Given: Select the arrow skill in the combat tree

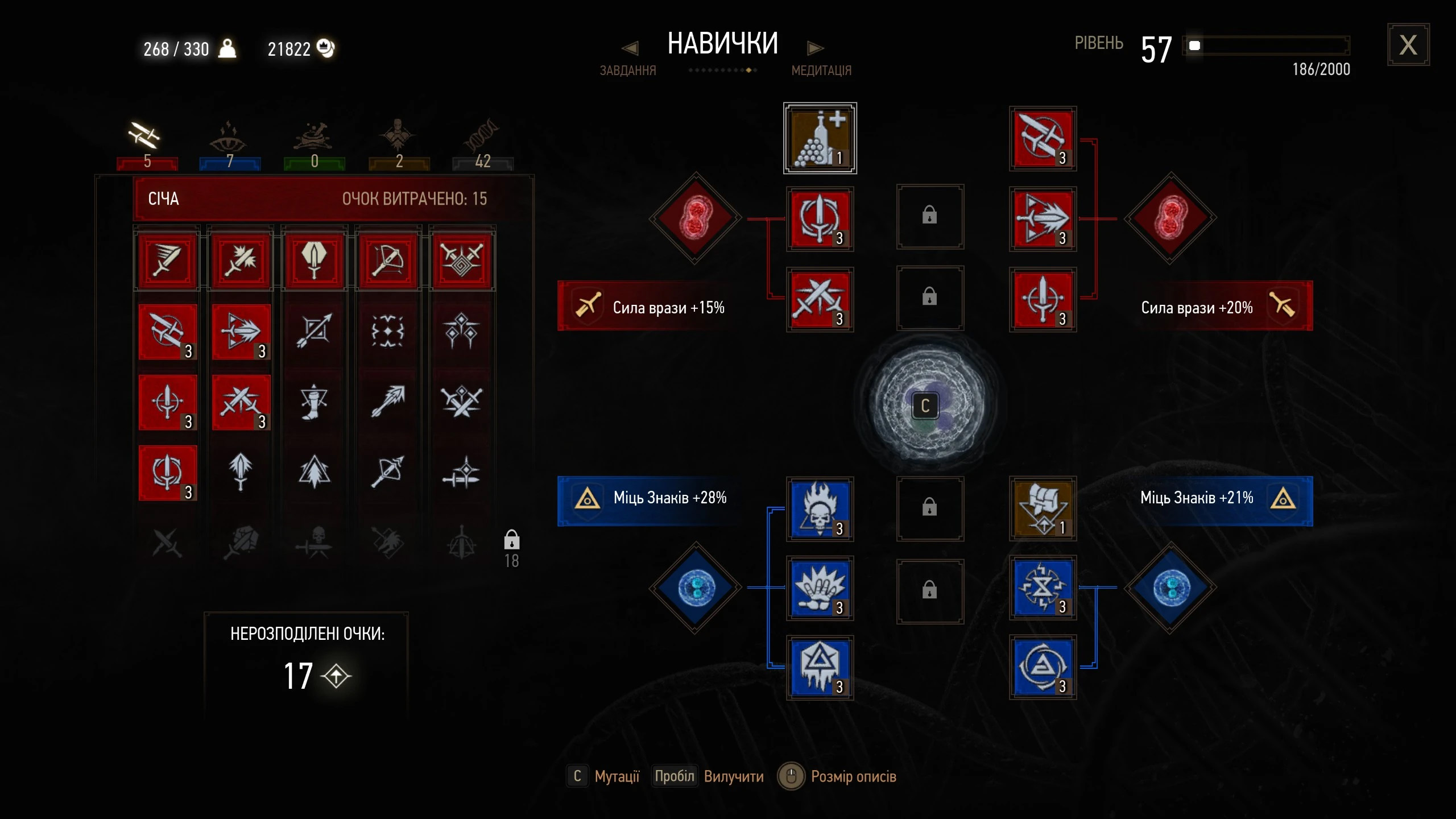Looking at the screenshot, I should click(x=388, y=402).
